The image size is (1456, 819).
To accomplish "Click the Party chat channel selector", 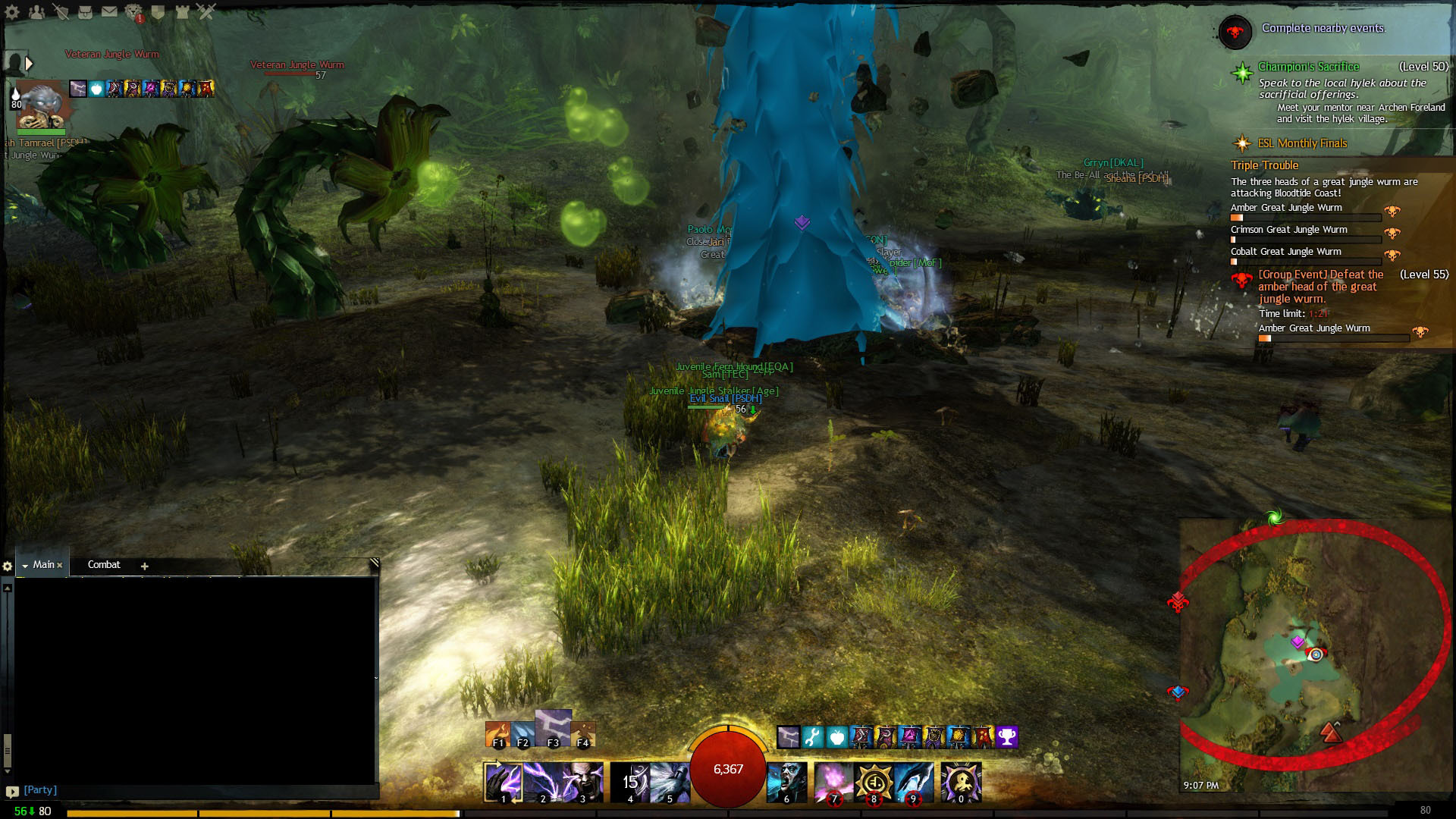I will tap(40, 790).
